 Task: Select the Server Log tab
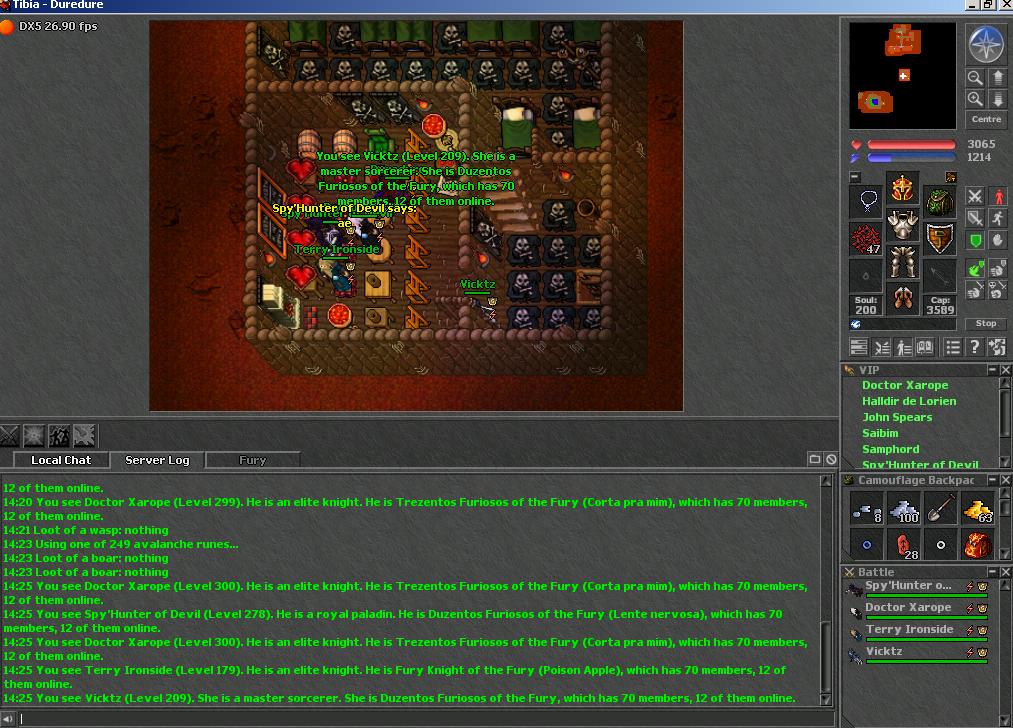(x=157, y=460)
